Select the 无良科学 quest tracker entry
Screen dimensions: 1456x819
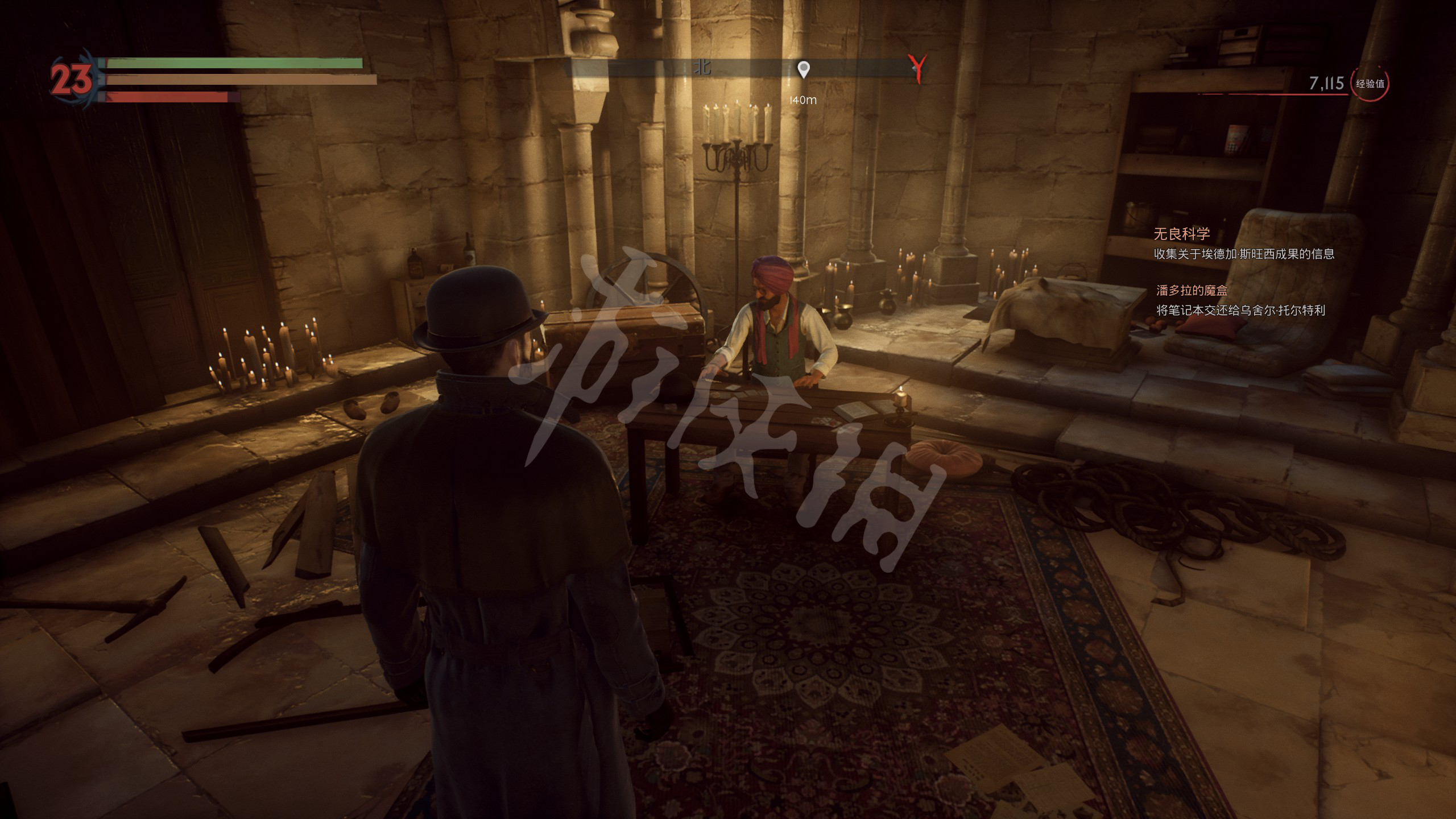[1181, 234]
